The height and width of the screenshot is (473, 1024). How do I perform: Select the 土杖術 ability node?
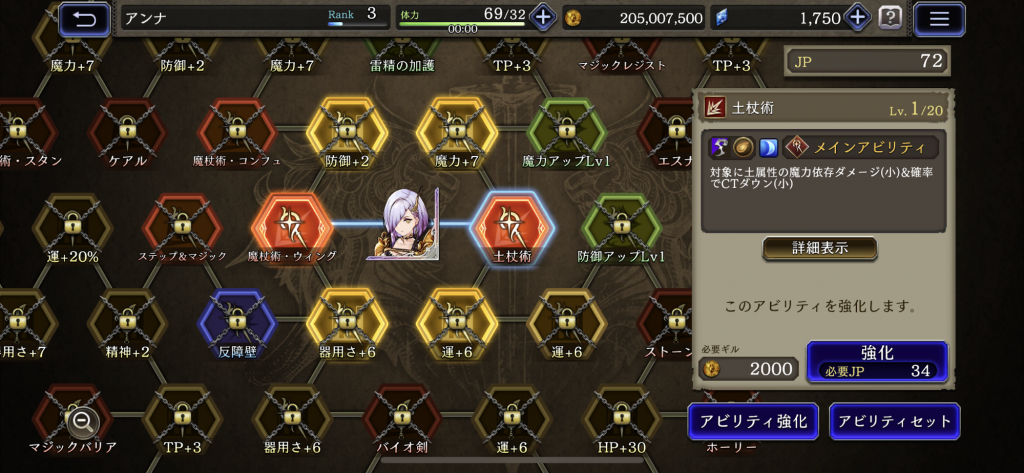pos(512,224)
